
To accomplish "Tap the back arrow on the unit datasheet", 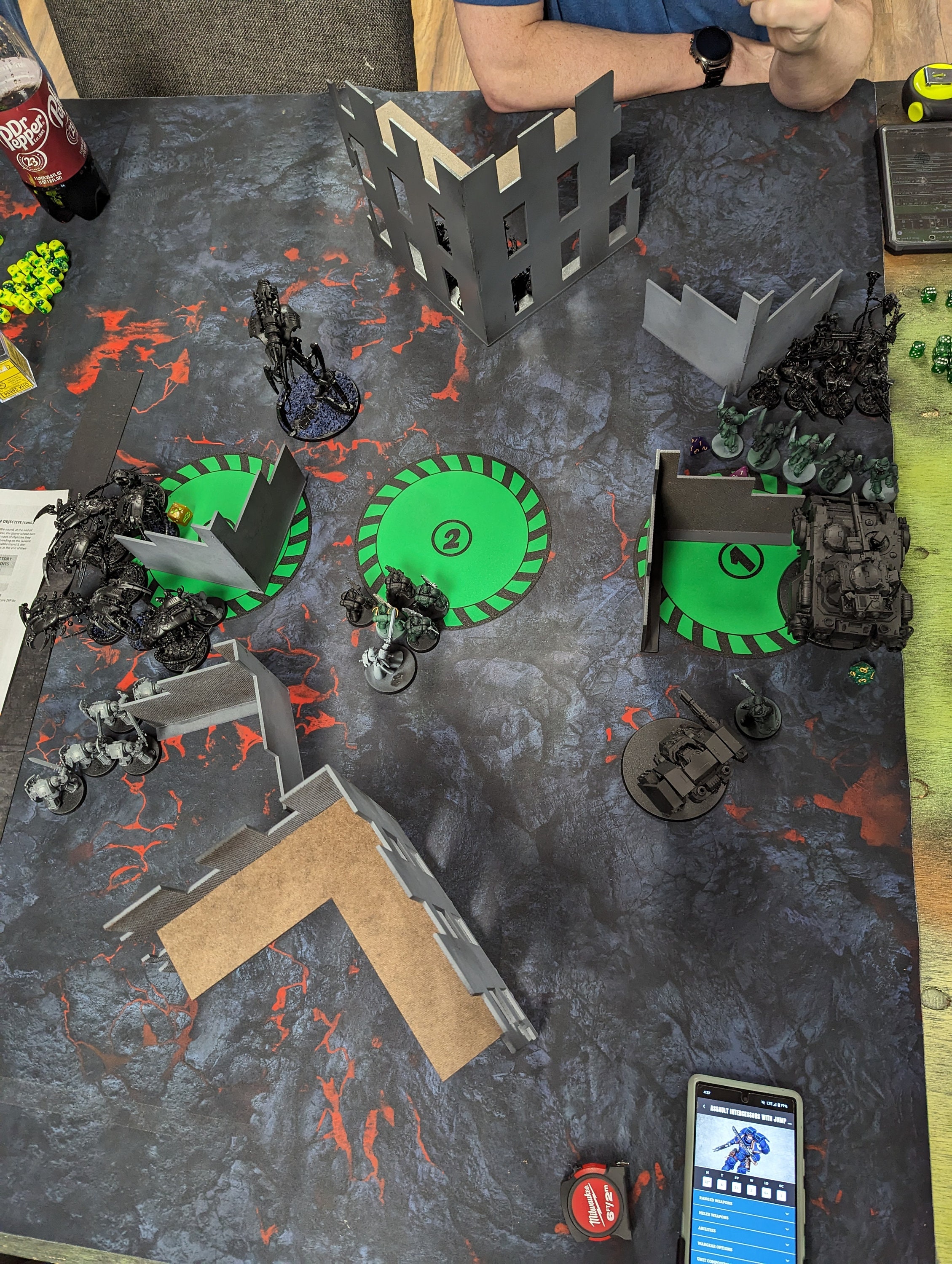I will [x=705, y=1106].
